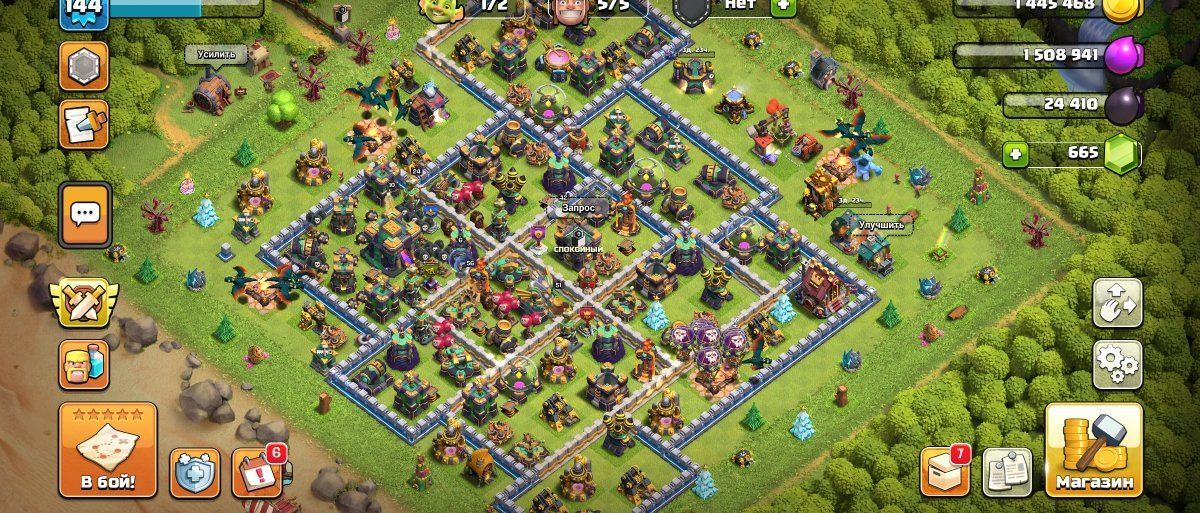Open the scroll and paper news button

tap(84, 124)
